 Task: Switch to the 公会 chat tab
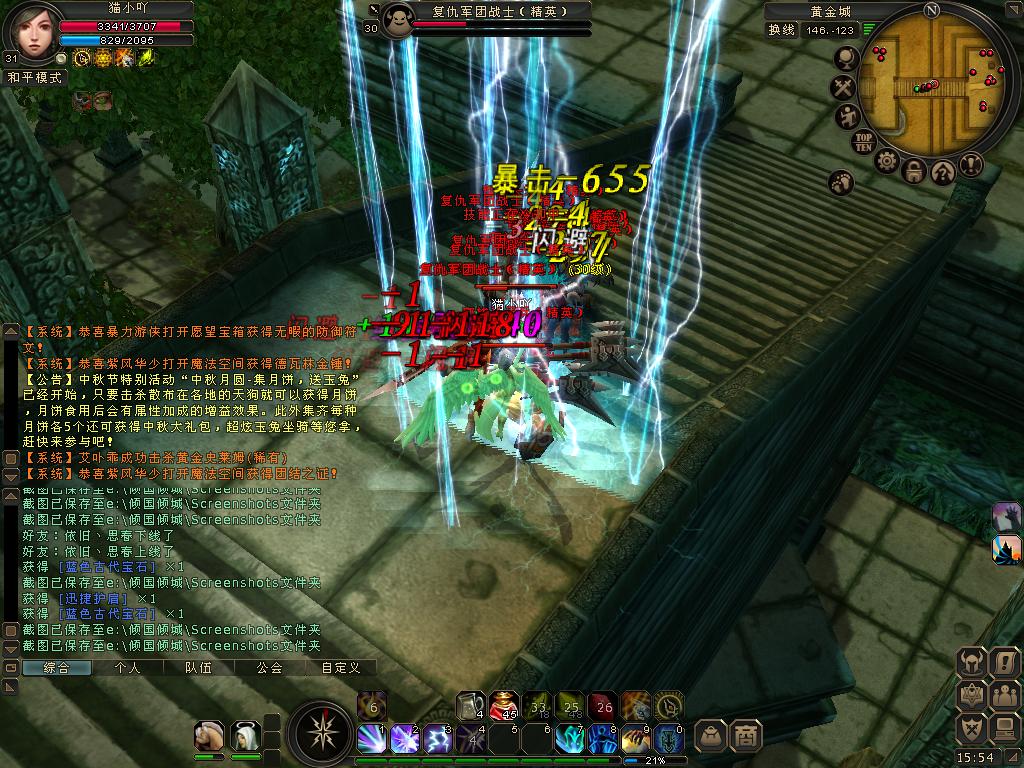coord(269,667)
